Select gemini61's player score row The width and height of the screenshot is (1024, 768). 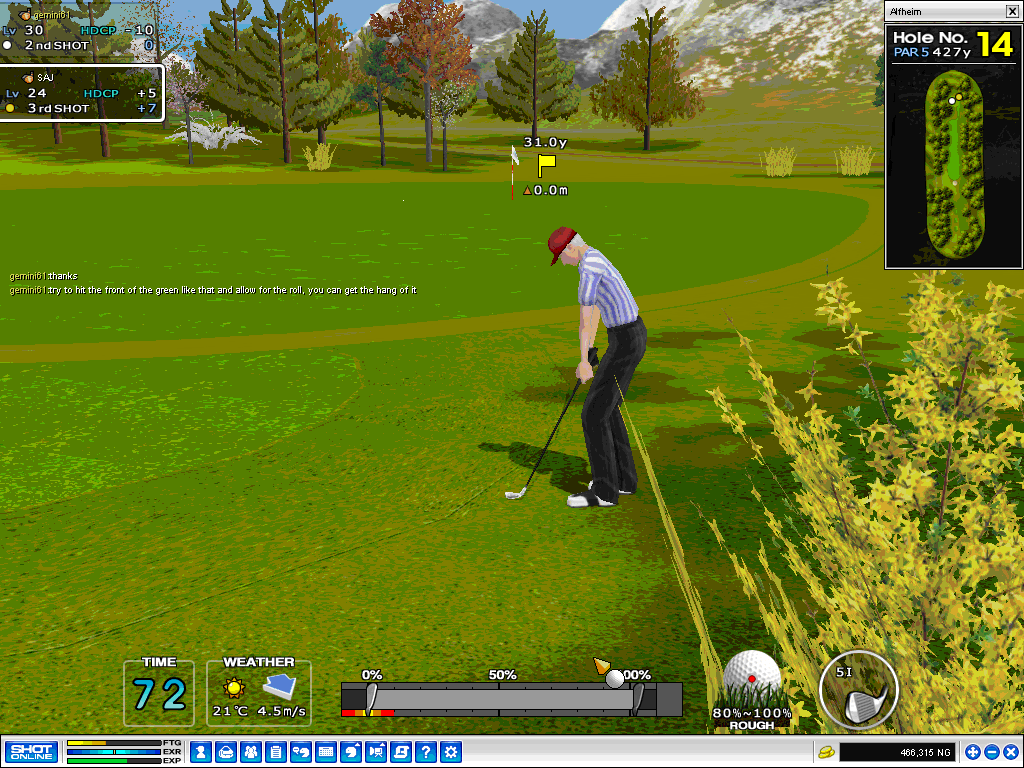[x=80, y=37]
